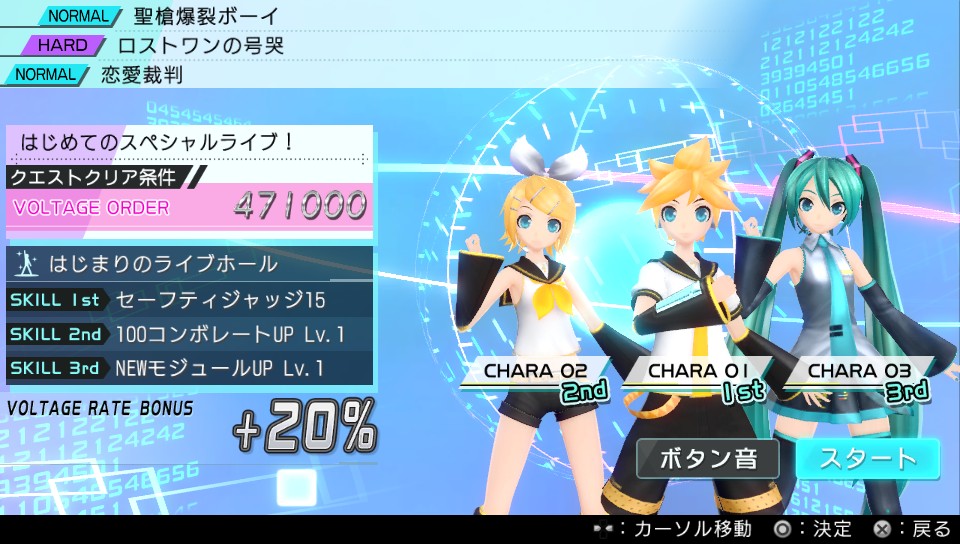Choose the SKILL 3rd NEWモジュールUP row
The height and width of the screenshot is (544, 960).
tap(190, 368)
